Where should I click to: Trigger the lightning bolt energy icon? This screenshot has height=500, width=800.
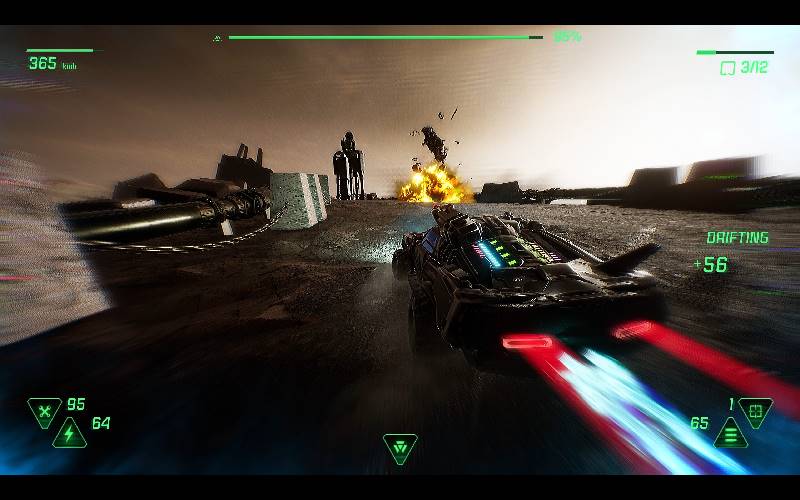[x=69, y=433]
